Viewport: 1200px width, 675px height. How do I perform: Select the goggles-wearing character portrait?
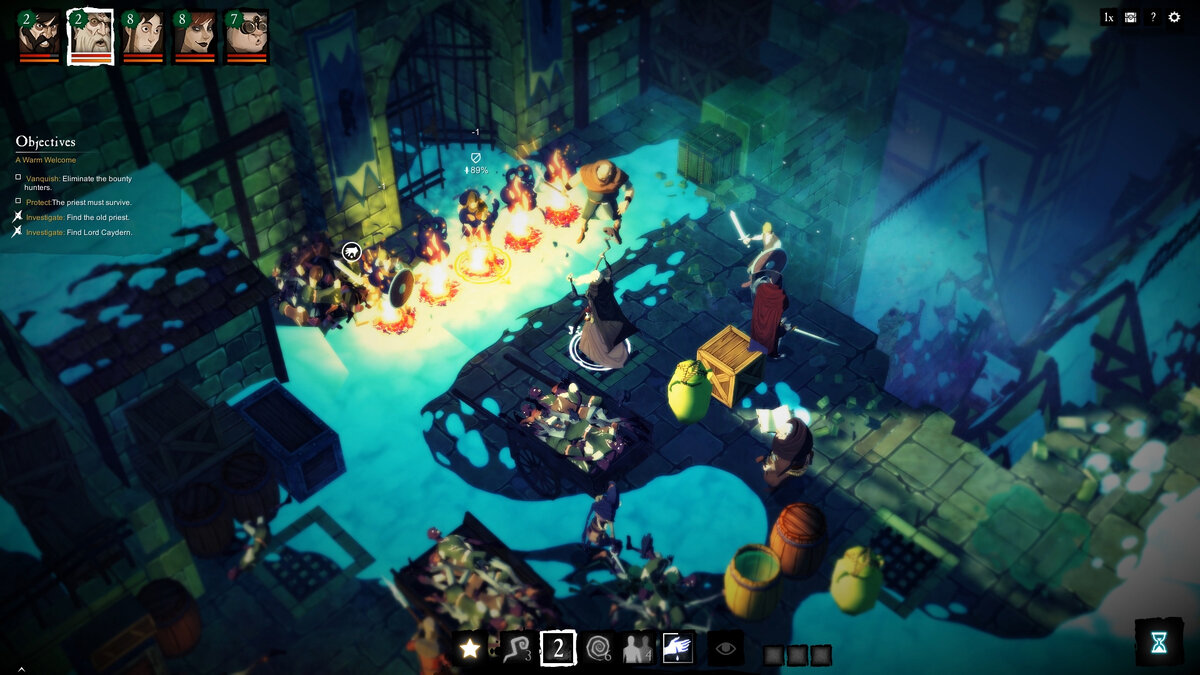(247, 34)
